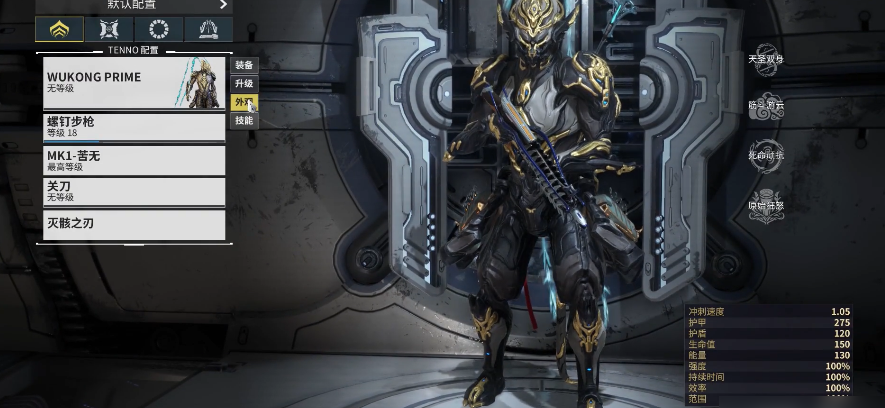Select the MK1-苦无 secondary weapon slot

[x=134, y=160]
